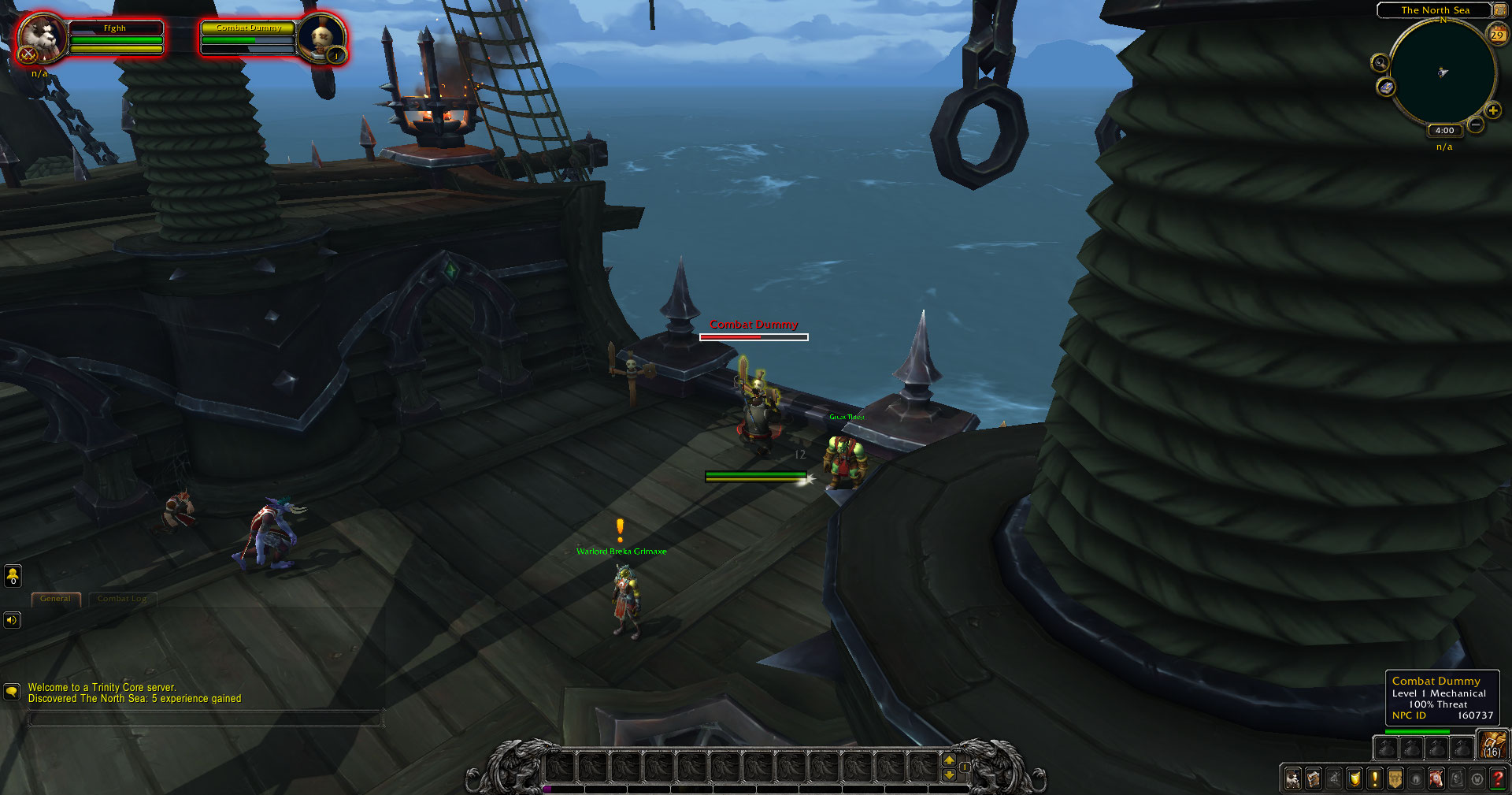Select the General chat tab
1512x795 pixels.
55,599
